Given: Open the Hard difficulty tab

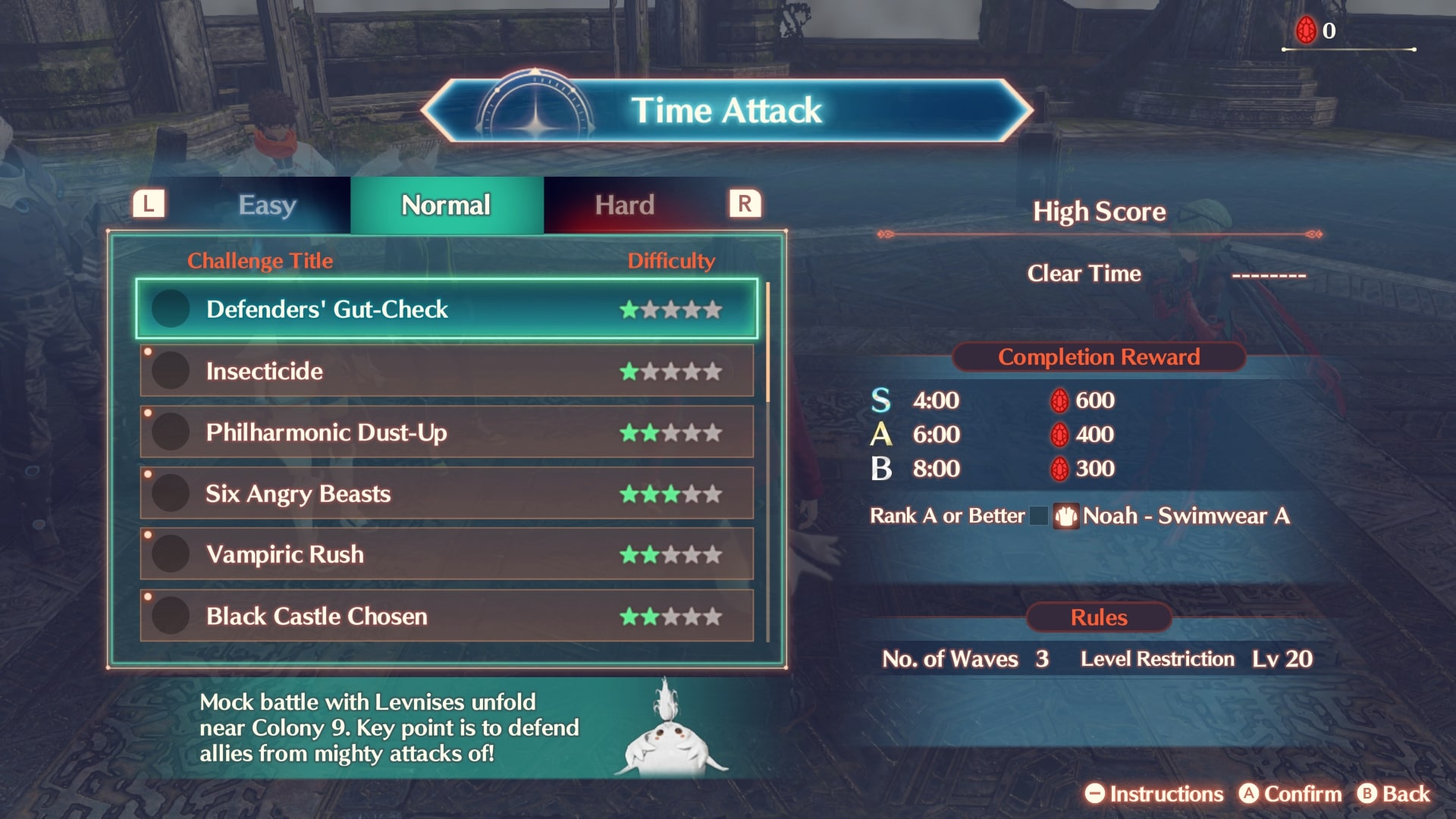Looking at the screenshot, I should click(624, 205).
